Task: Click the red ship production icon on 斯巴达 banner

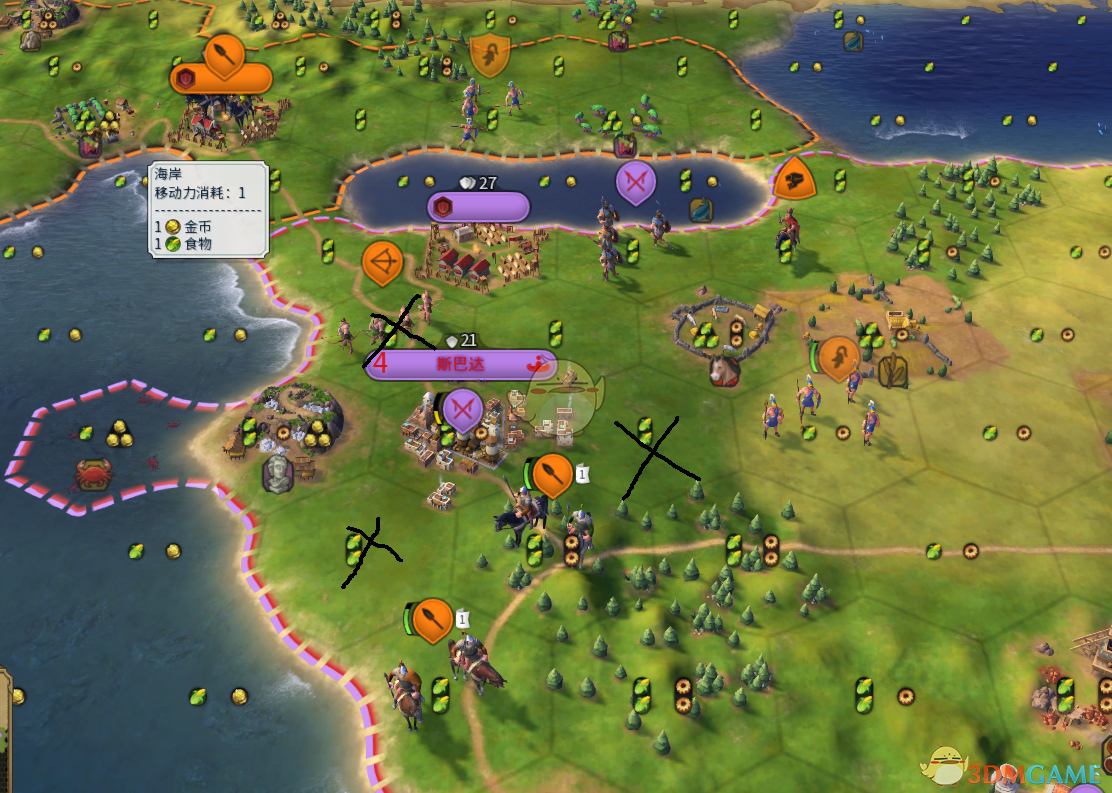Action: click(x=540, y=364)
